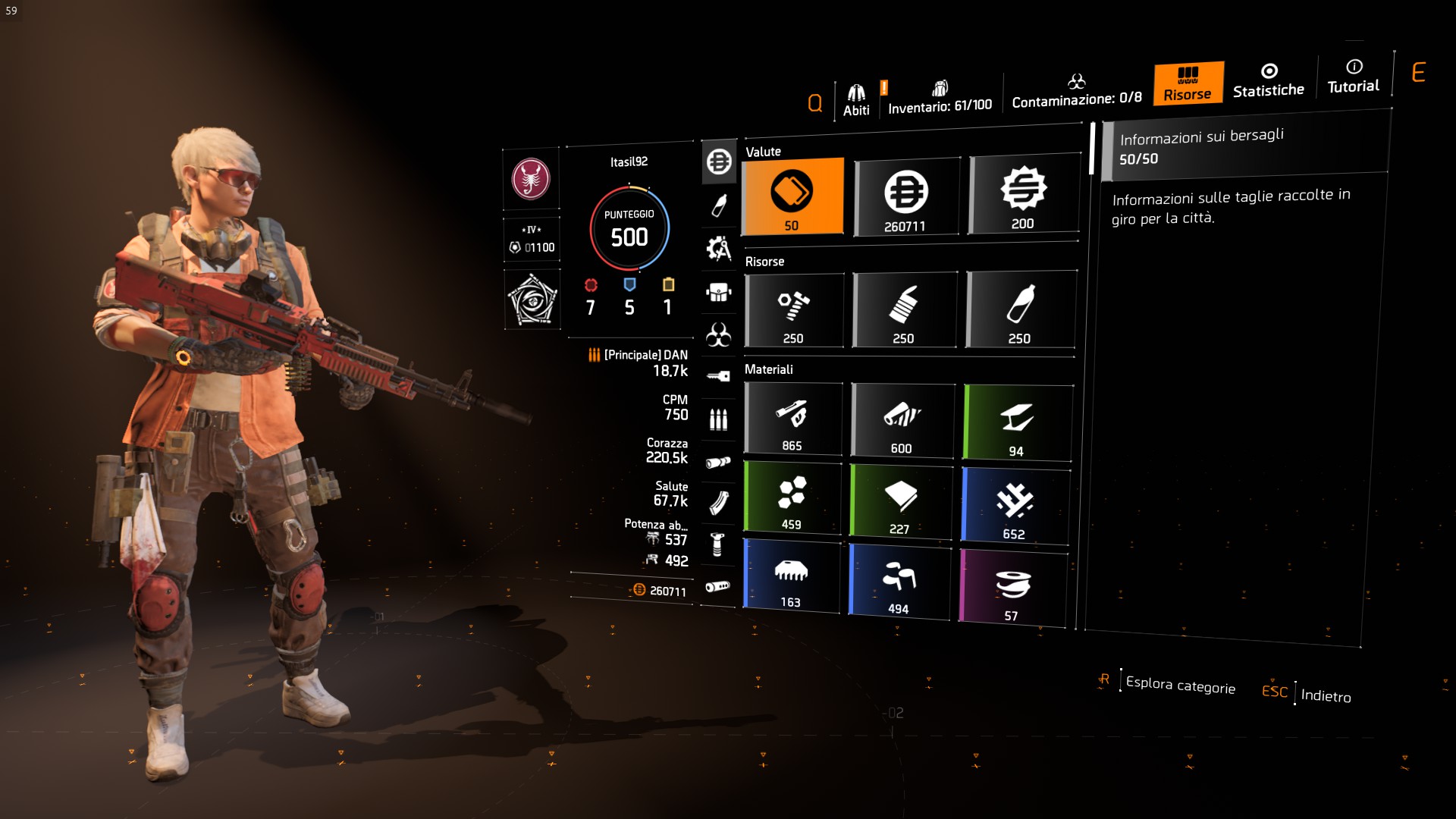
Task: Select the highlighted bounty intel currency tile
Action: (x=792, y=196)
